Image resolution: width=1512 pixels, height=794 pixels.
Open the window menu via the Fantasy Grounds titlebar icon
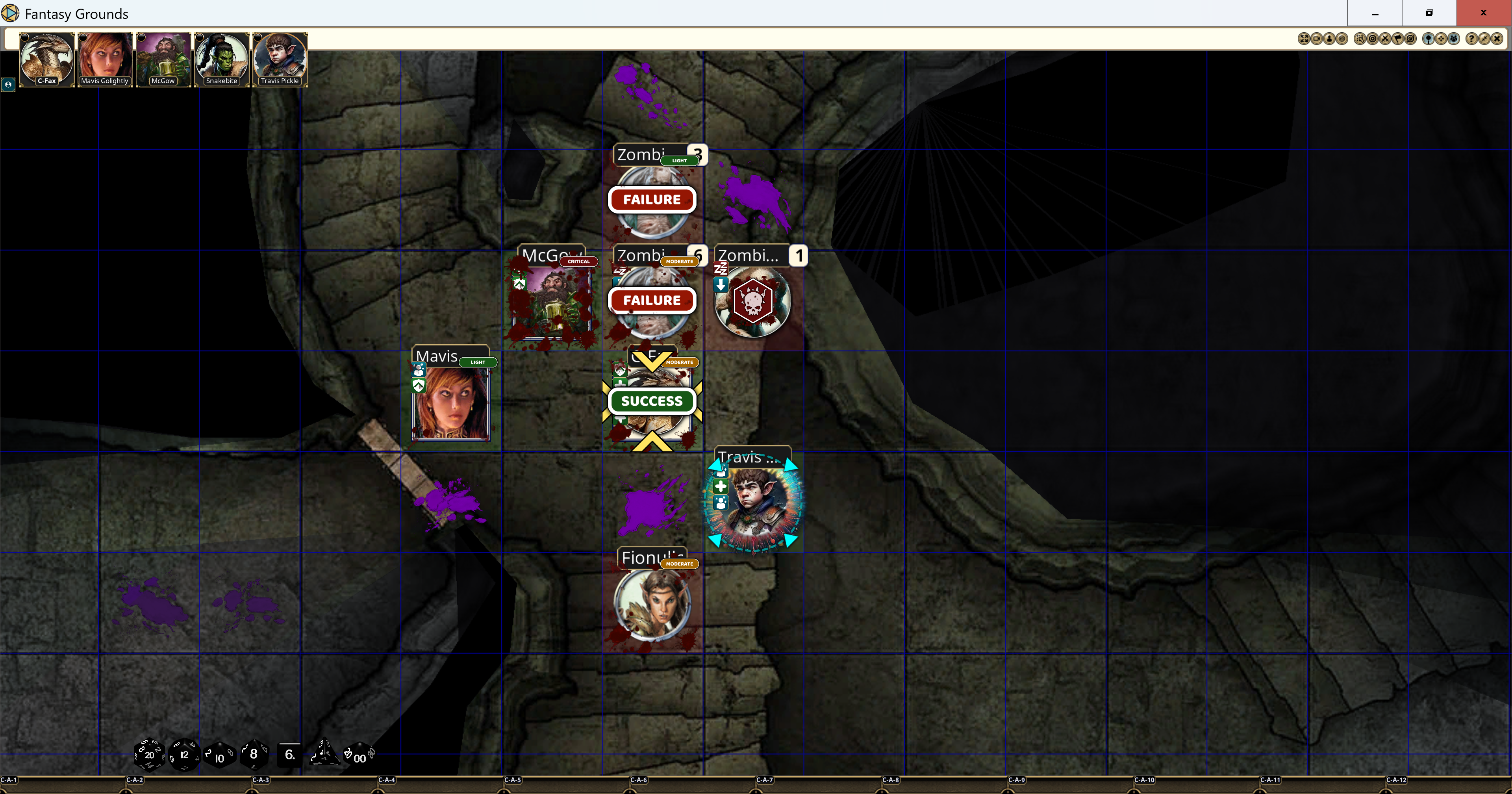point(11,13)
